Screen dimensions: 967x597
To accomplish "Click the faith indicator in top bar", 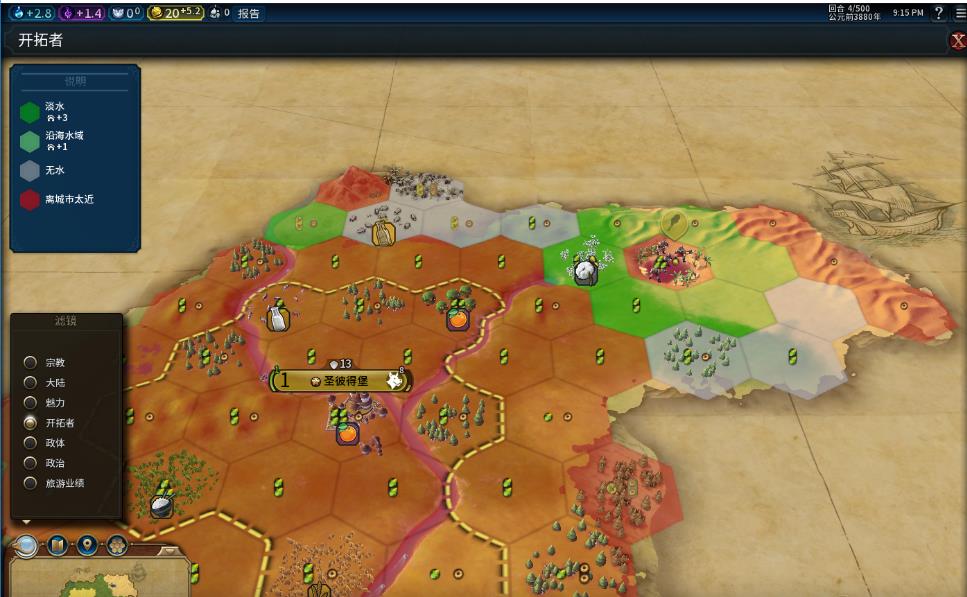I will click(x=125, y=13).
